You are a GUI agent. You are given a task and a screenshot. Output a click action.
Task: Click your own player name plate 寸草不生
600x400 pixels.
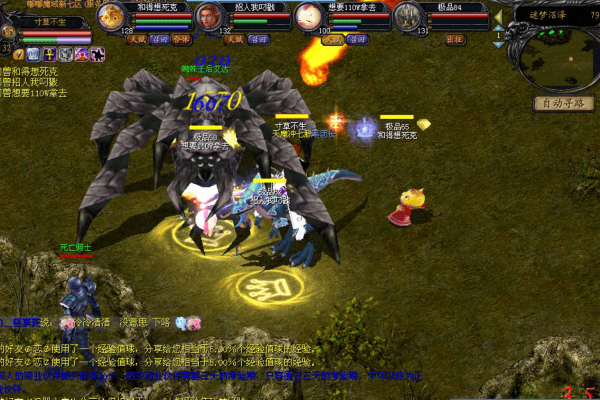coord(50,20)
